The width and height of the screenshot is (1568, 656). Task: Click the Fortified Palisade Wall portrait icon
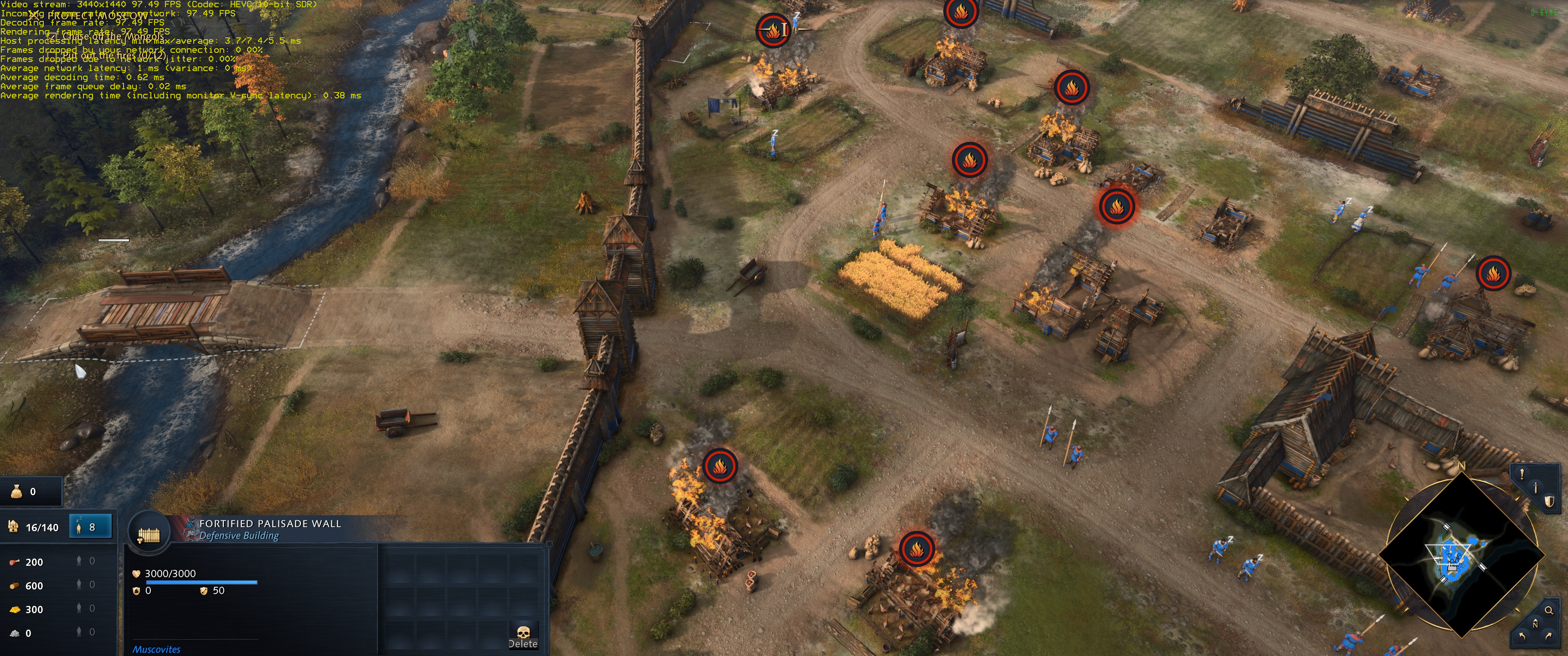(x=149, y=534)
